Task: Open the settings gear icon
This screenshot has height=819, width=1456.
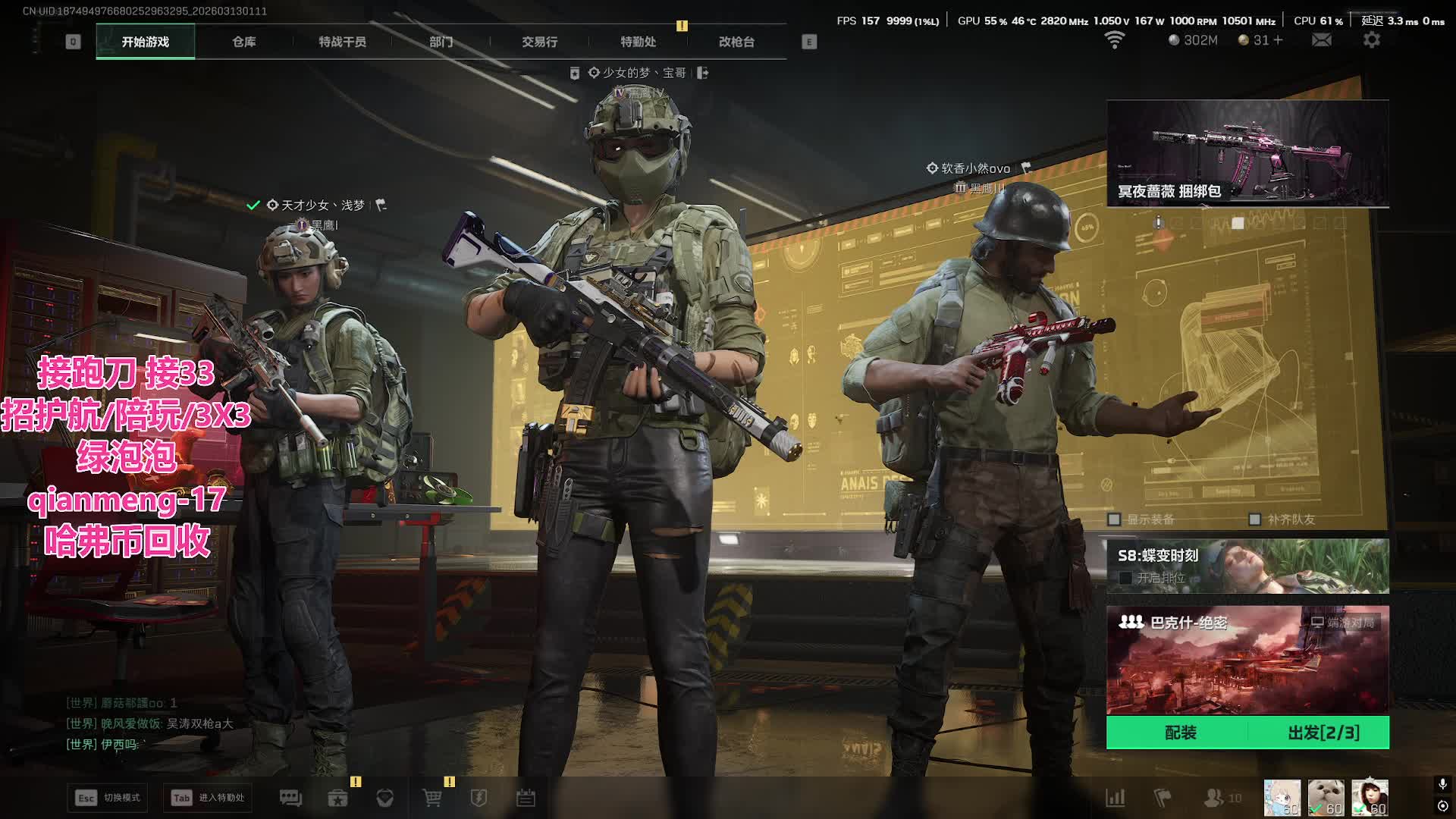Action: click(x=1371, y=40)
